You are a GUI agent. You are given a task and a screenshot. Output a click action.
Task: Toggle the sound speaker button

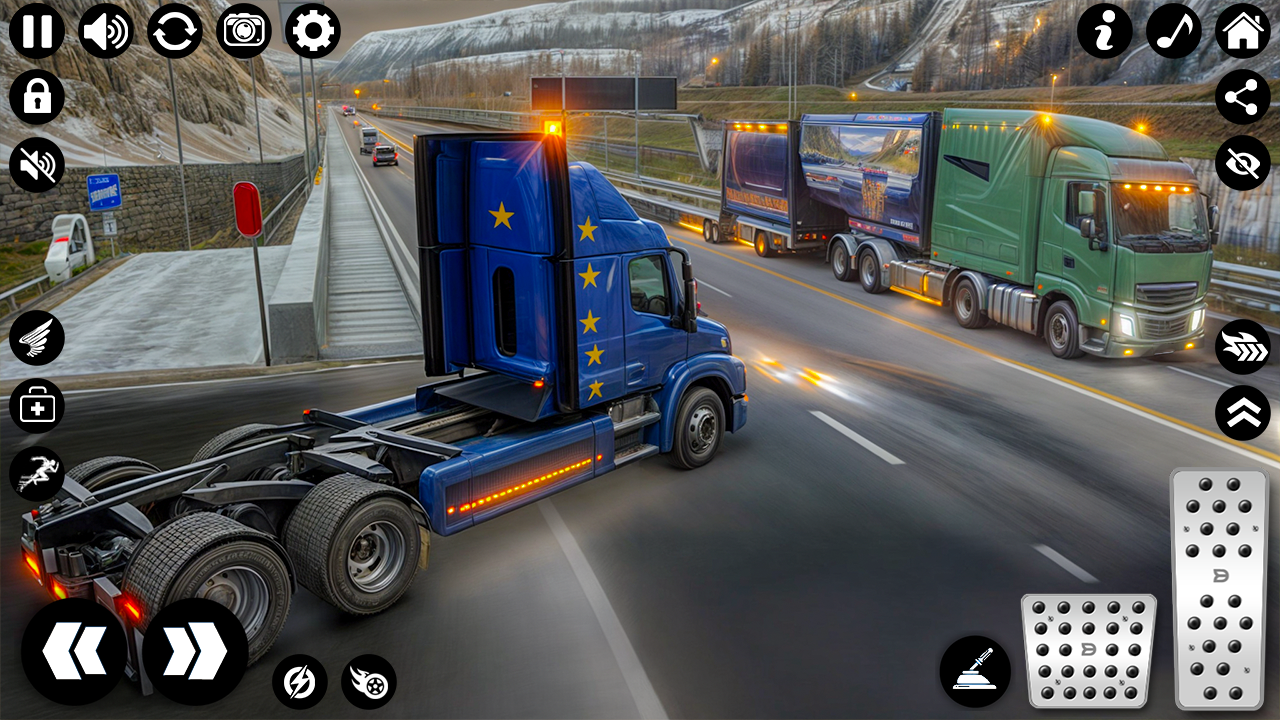[x=106, y=31]
